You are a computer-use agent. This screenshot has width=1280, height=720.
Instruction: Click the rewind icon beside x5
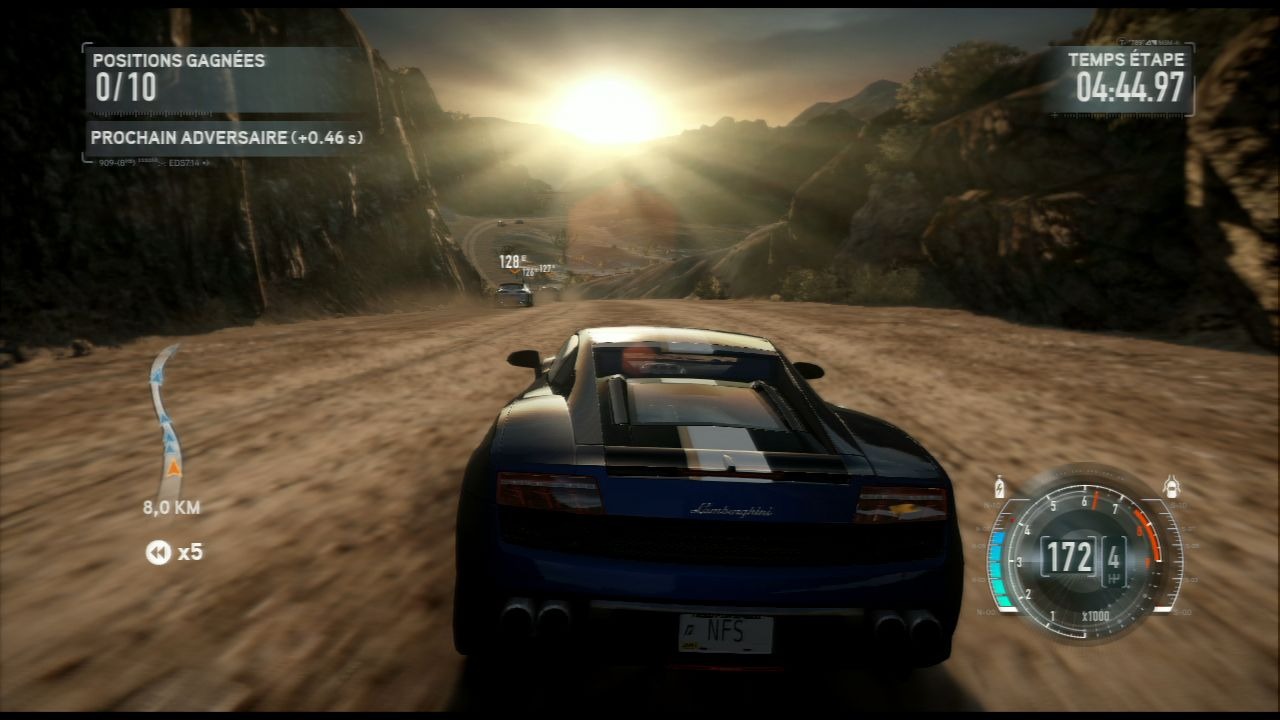[x=158, y=552]
